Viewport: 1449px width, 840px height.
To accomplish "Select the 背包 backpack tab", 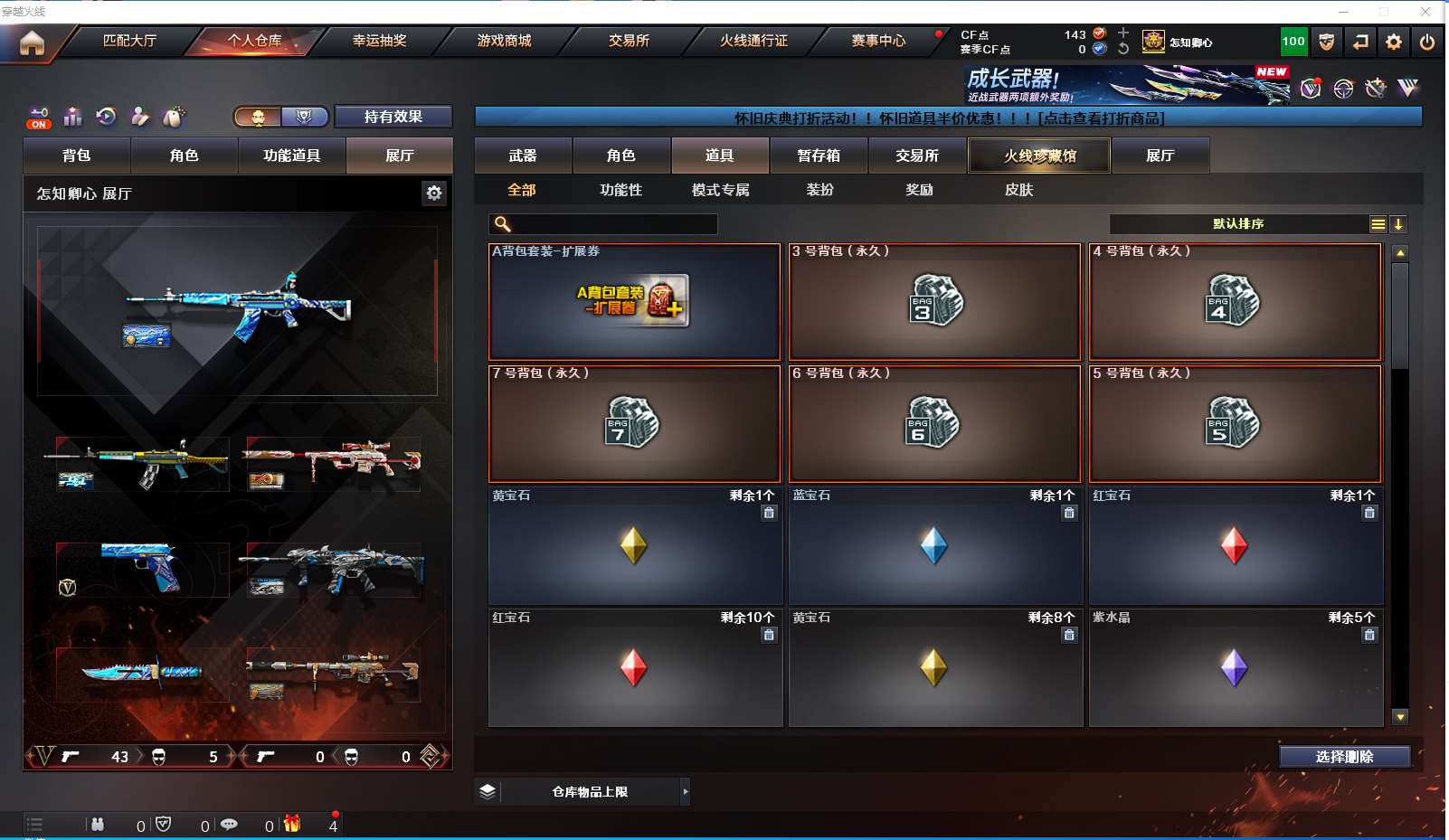I will click(77, 156).
